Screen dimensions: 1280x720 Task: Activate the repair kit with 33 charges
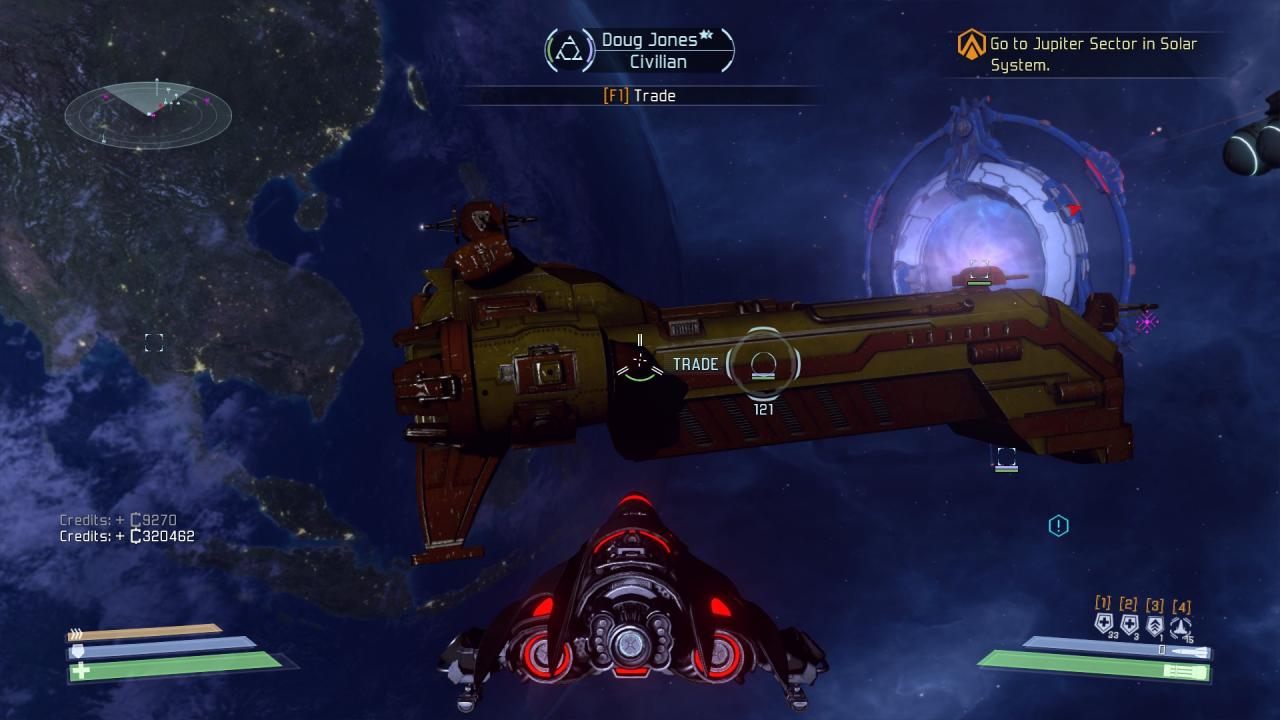[x=1103, y=625]
